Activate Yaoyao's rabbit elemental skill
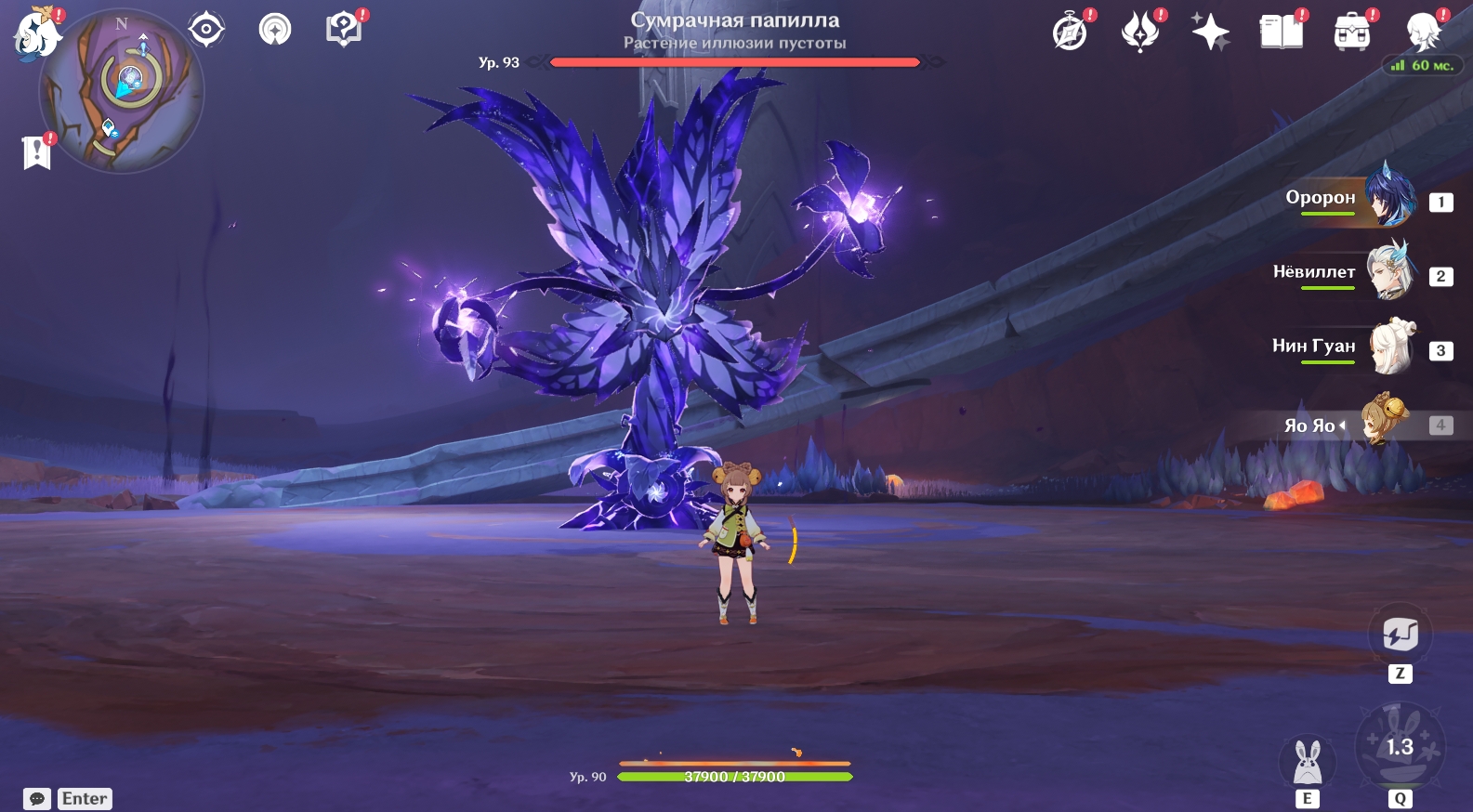The width and height of the screenshot is (1473, 812). click(x=1308, y=761)
